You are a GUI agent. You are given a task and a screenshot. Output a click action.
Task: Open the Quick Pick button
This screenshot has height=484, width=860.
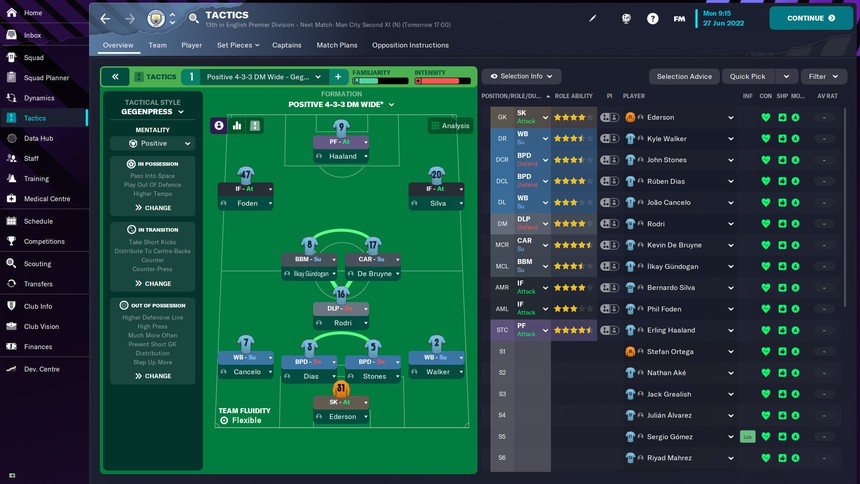[x=748, y=76]
